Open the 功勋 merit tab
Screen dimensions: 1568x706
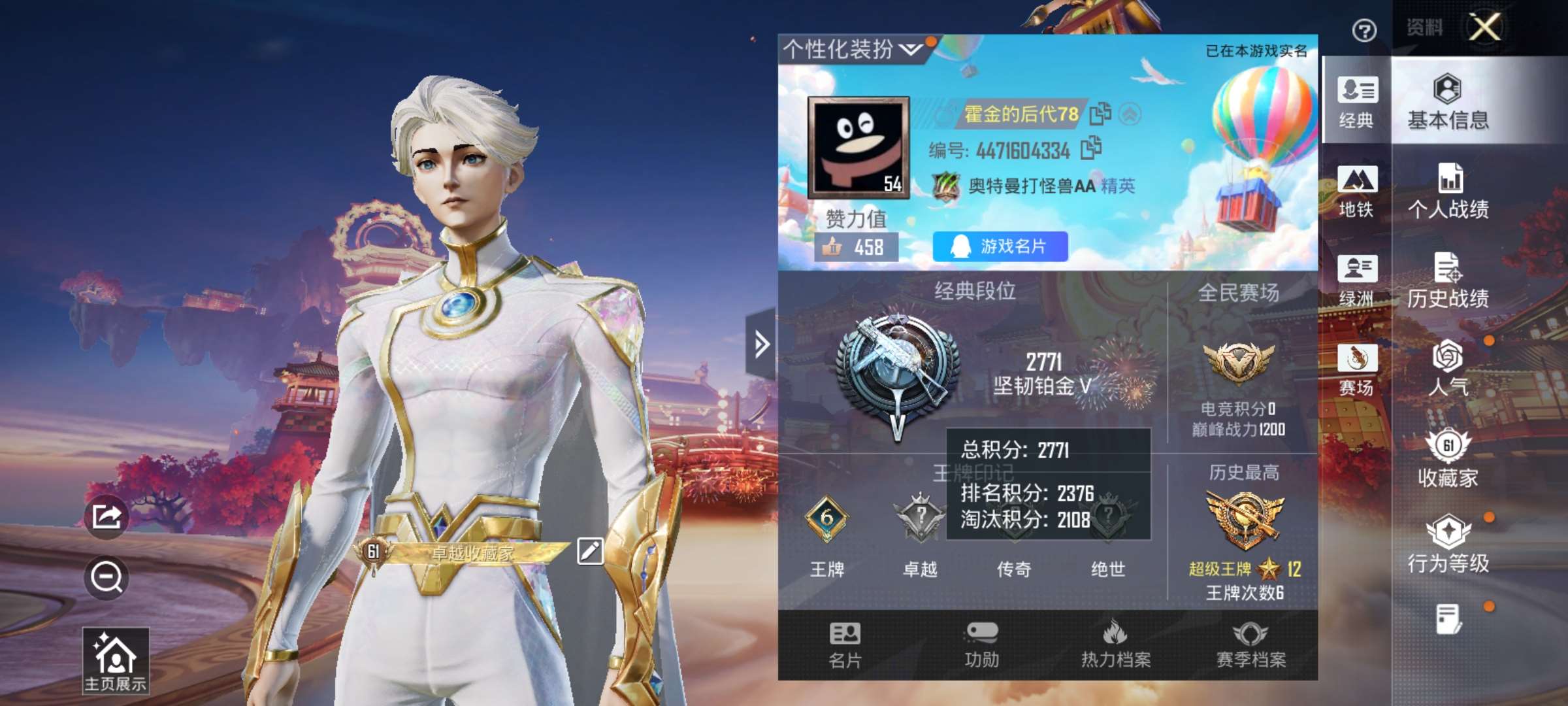(x=981, y=645)
